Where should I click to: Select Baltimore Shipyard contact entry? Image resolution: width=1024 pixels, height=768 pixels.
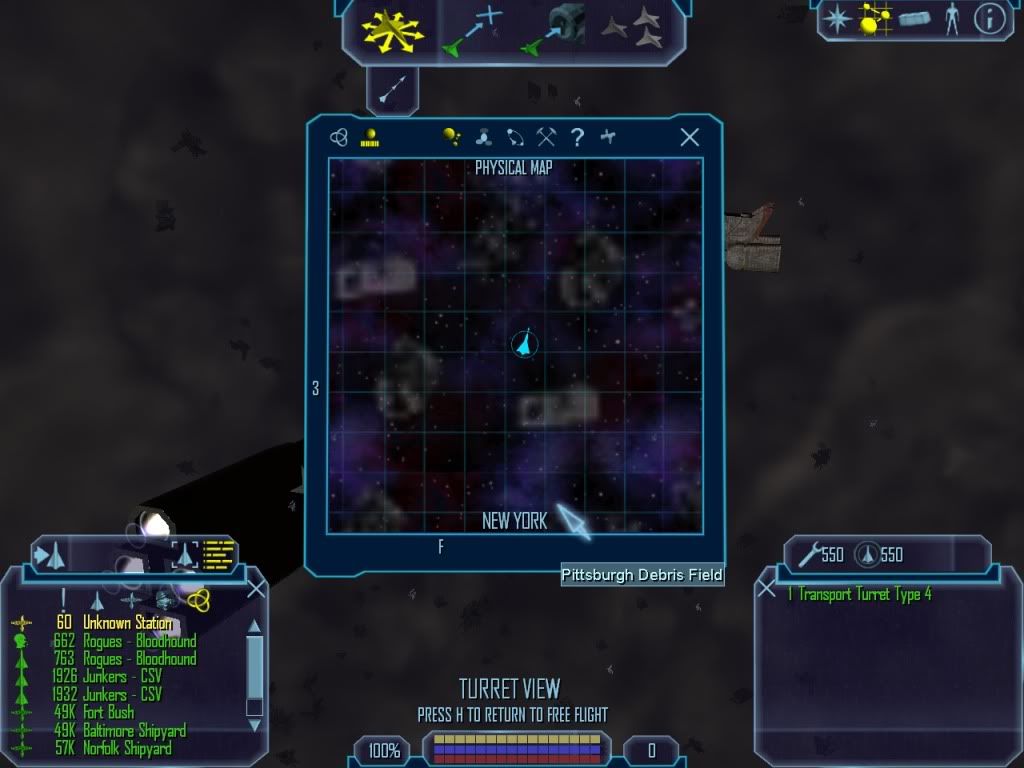134,731
